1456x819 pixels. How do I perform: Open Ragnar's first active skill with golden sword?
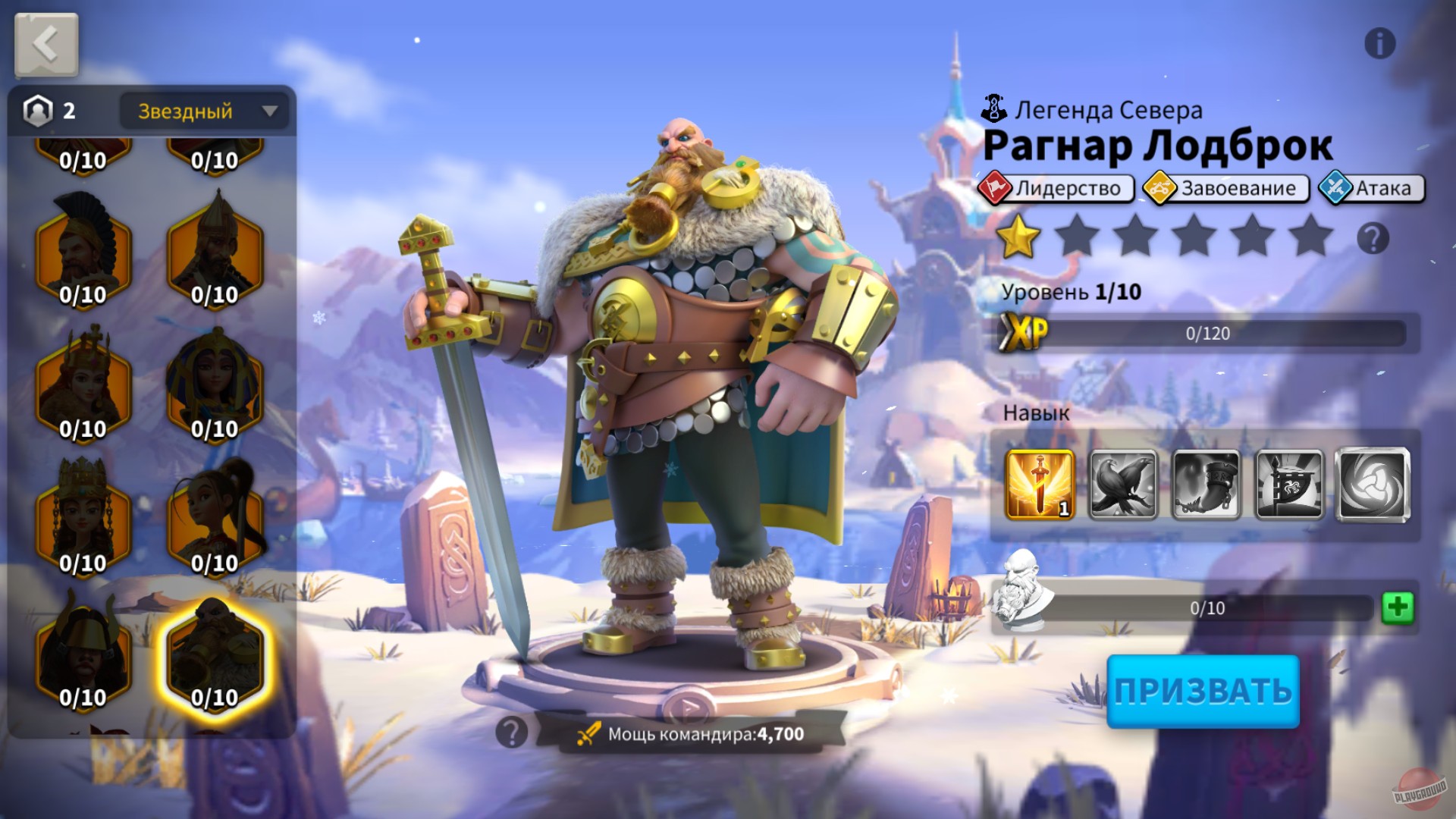1039,484
